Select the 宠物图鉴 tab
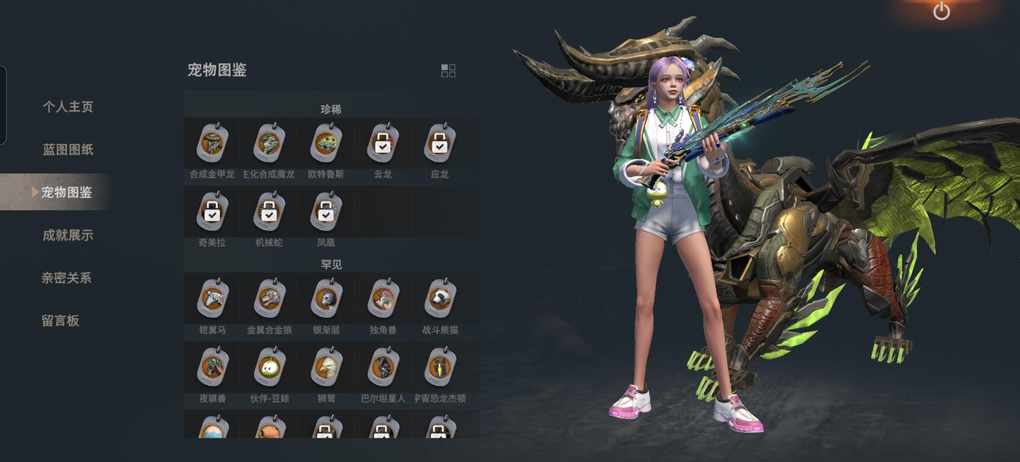1020x462 pixels. point(66,192)
